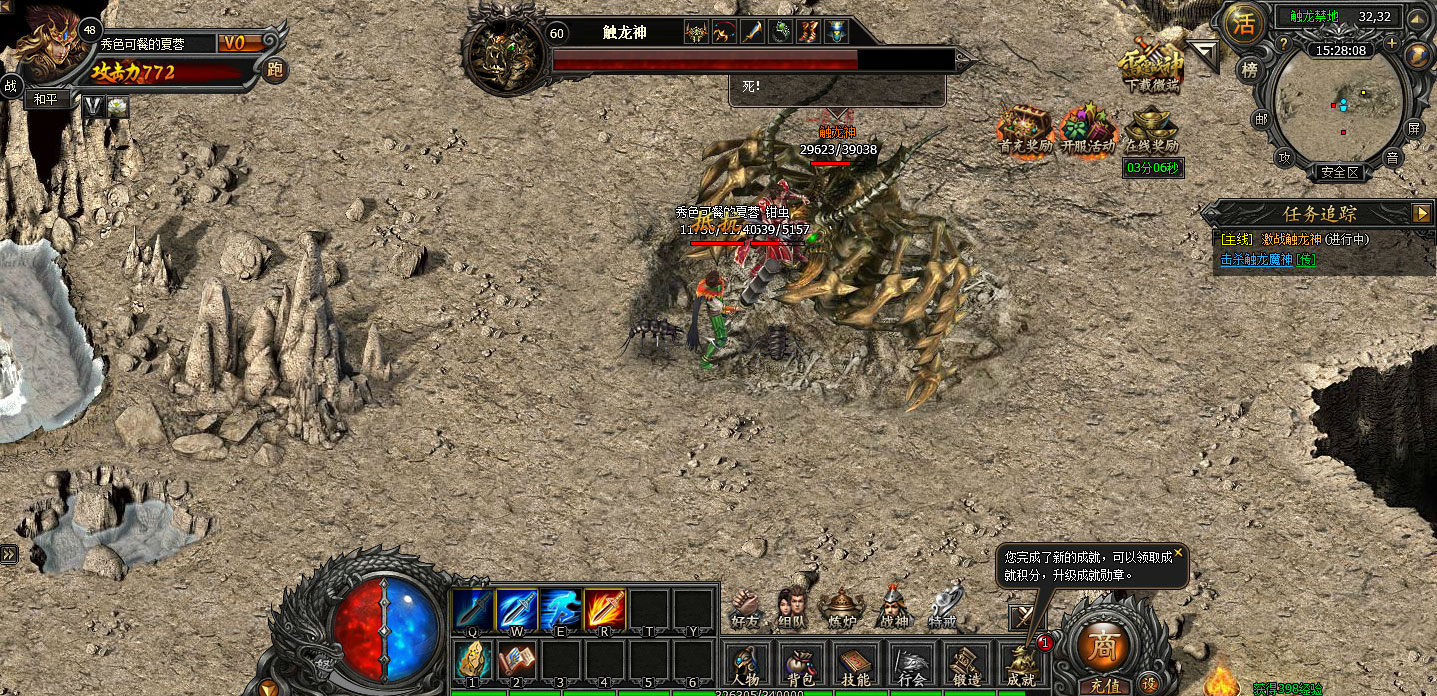Viewport: 1437px width, 696px height.
Task: Open the 好友 (friends) list
Action: (744, 607)
